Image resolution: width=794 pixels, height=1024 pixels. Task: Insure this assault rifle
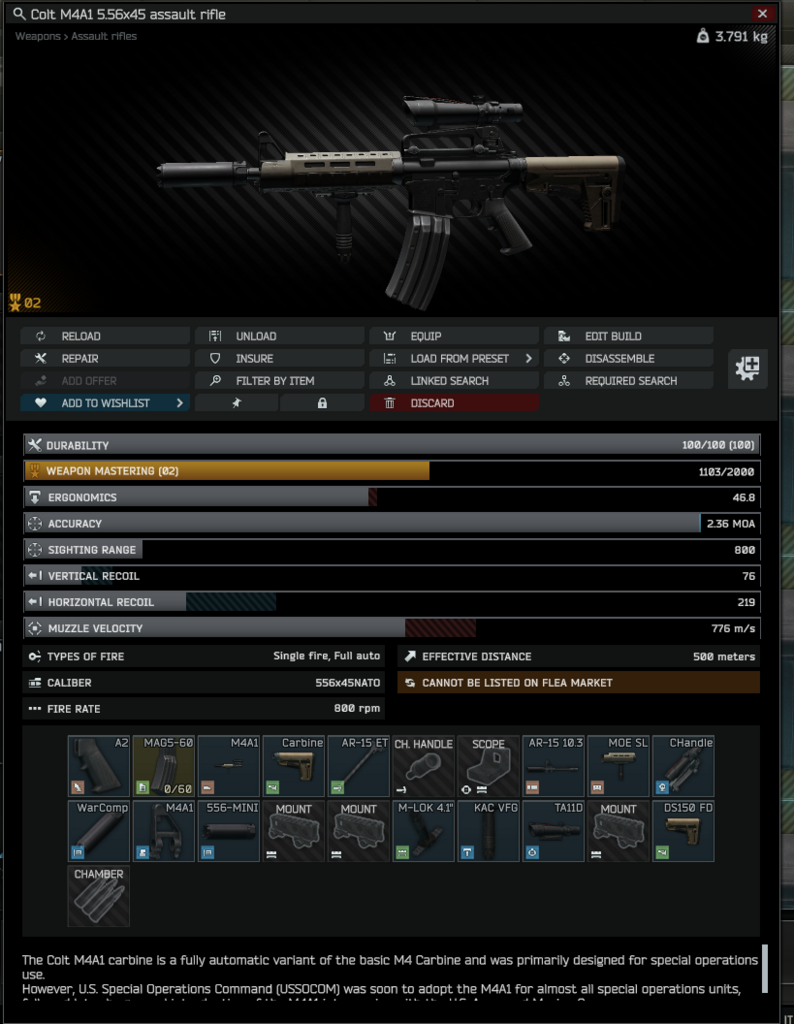coord(279,358)
